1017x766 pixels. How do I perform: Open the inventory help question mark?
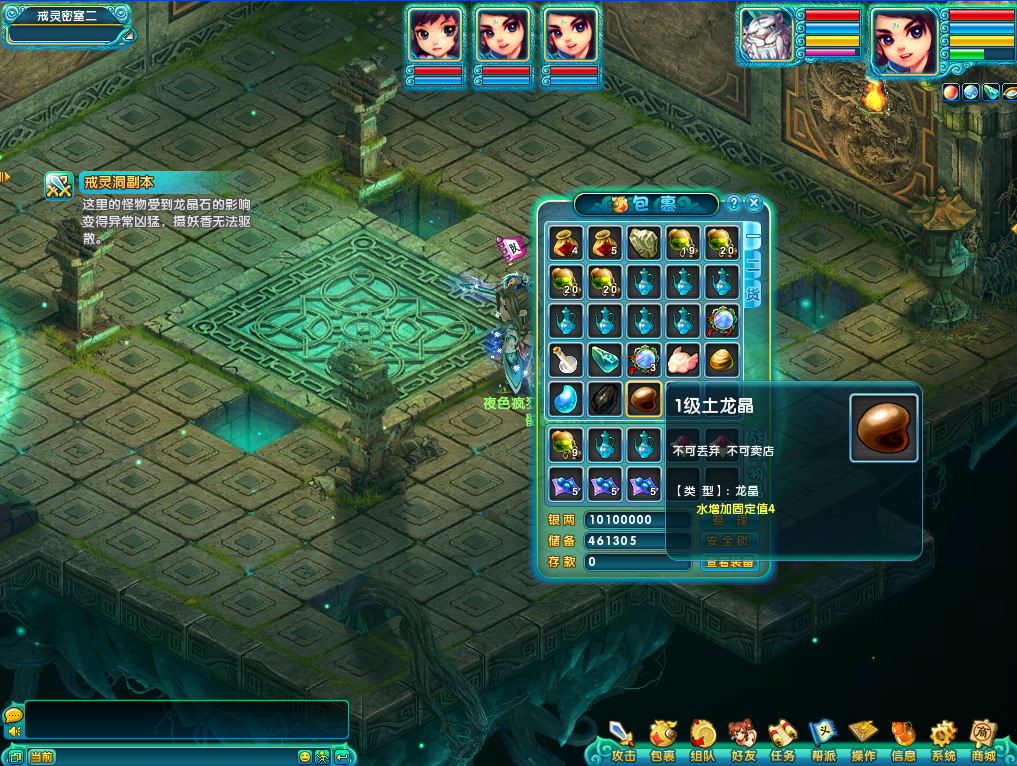(734, 203)
